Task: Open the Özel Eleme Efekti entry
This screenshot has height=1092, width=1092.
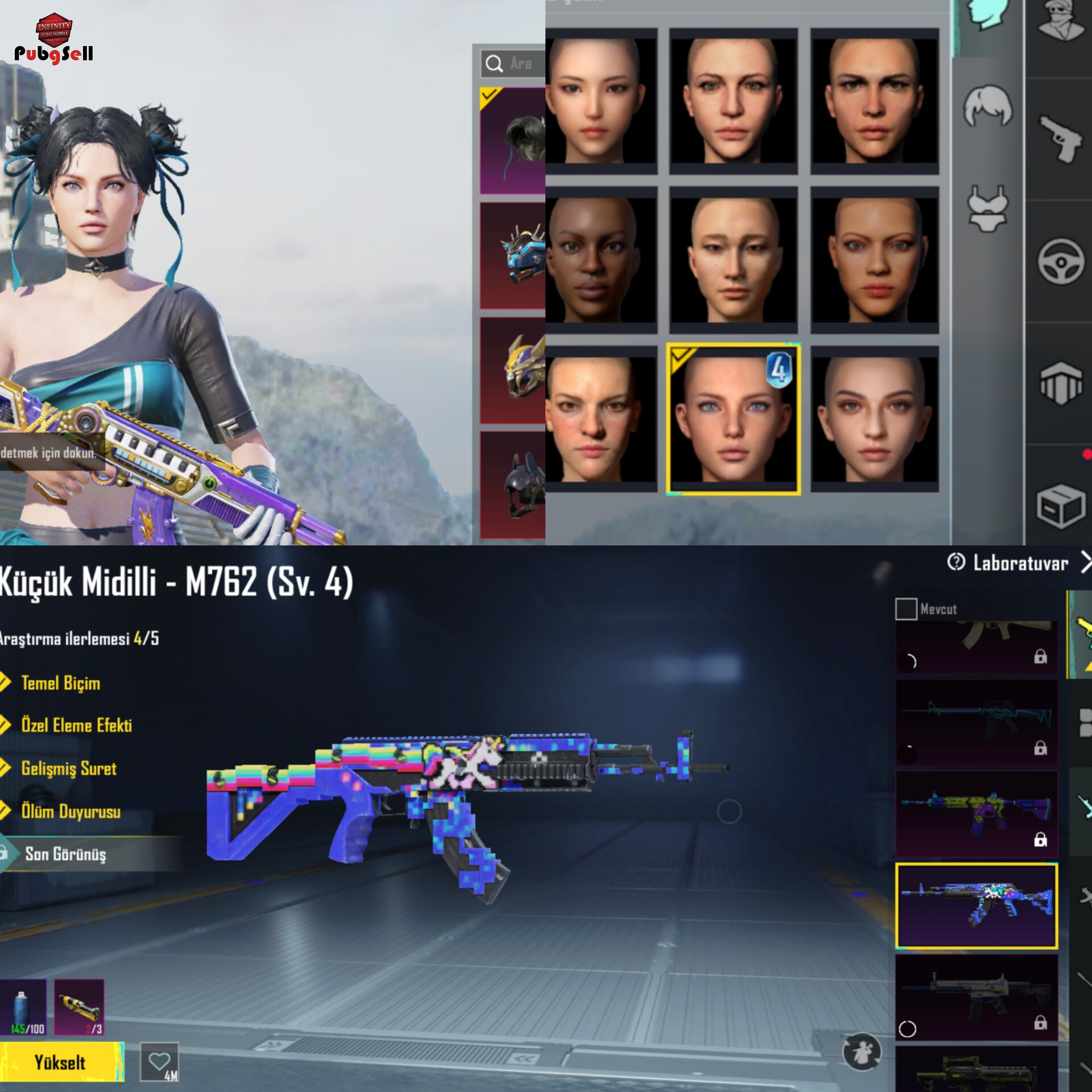Action: click(x=76, y=725)
